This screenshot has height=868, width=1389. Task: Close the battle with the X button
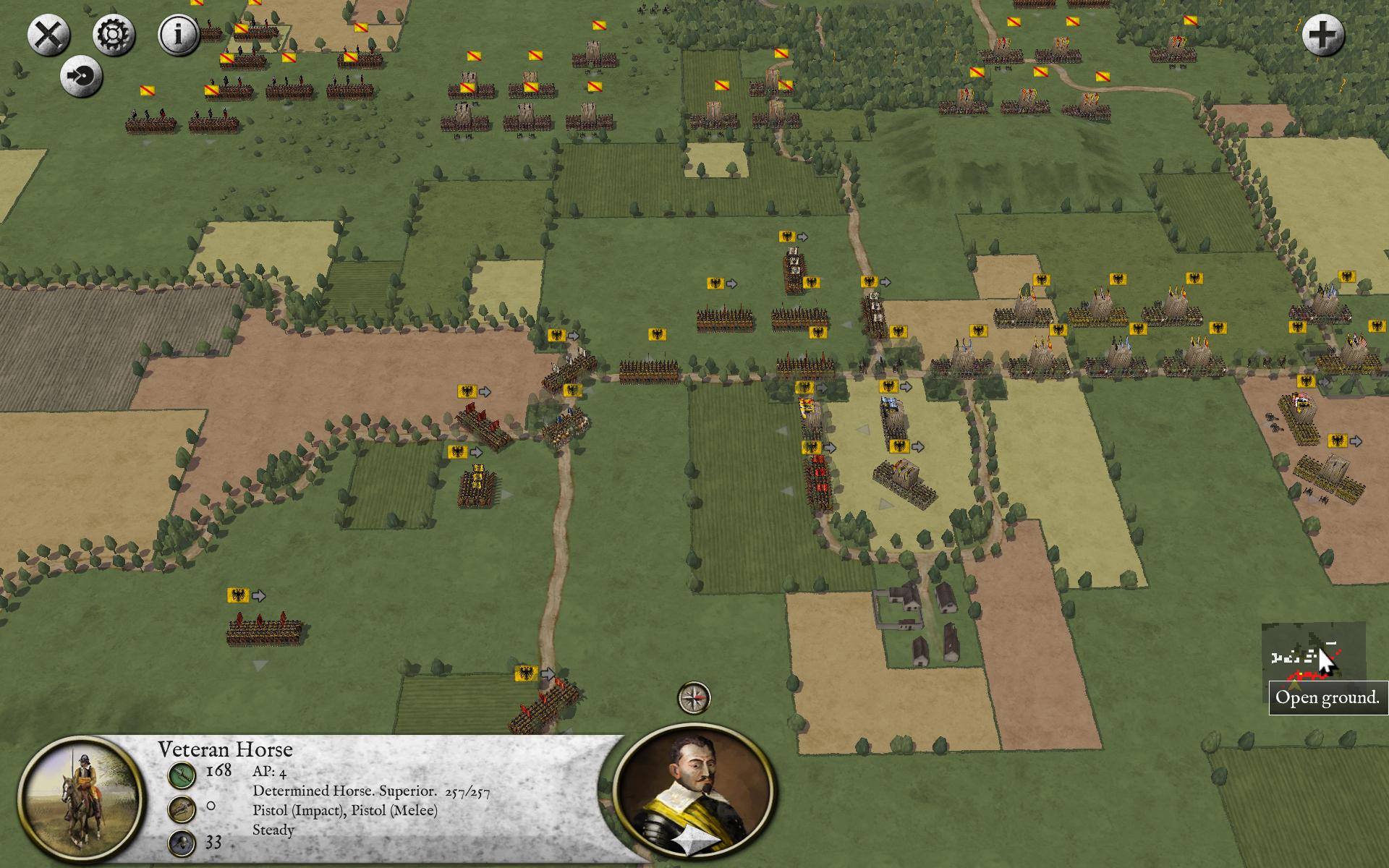tap(48, 35)
